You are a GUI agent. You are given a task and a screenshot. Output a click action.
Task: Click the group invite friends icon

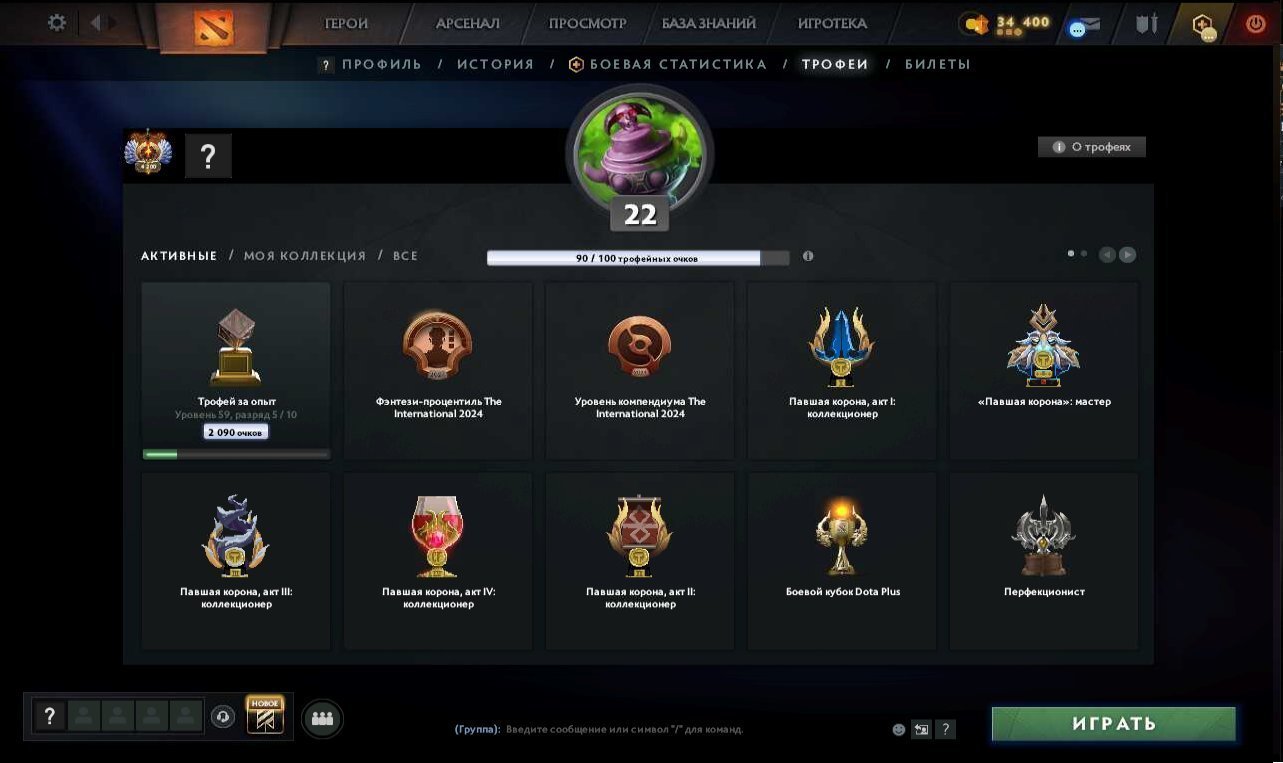321,718
